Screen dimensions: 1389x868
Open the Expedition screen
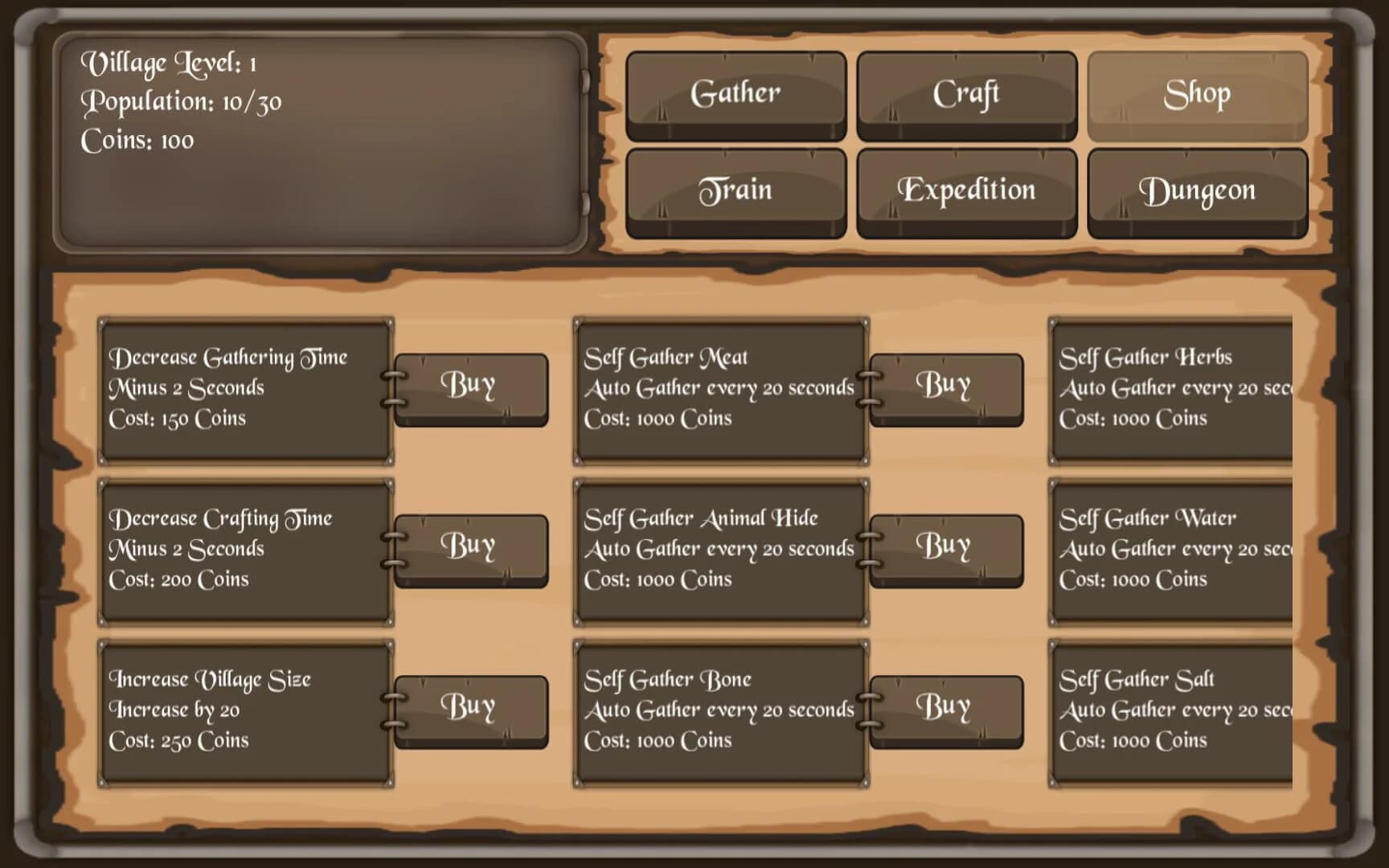[x=965, y=190]
